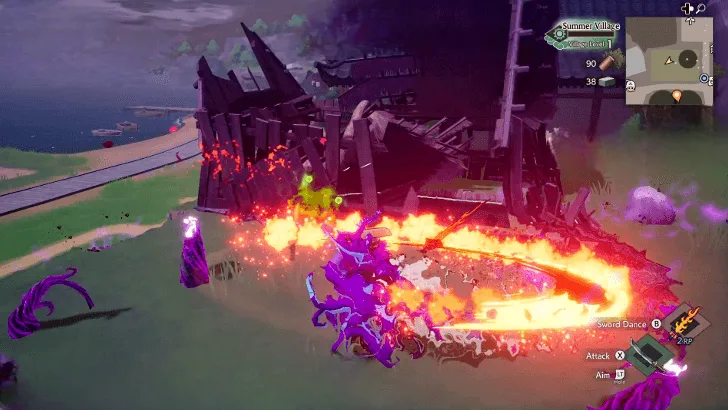
Task: Click the orange pin marker on minimap
Action: [x=677, y=96]
